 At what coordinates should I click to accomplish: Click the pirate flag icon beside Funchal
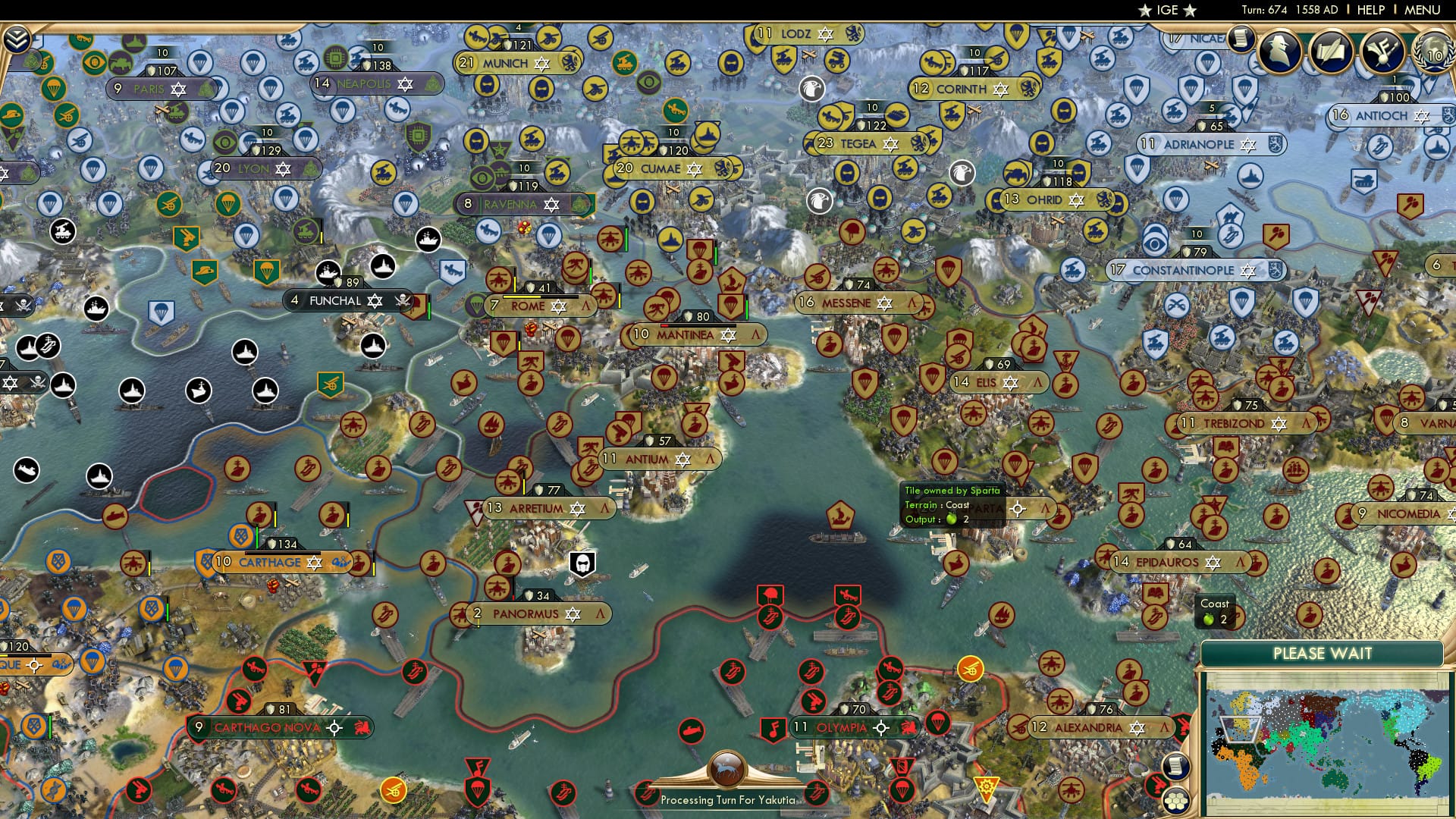(403, 301)
